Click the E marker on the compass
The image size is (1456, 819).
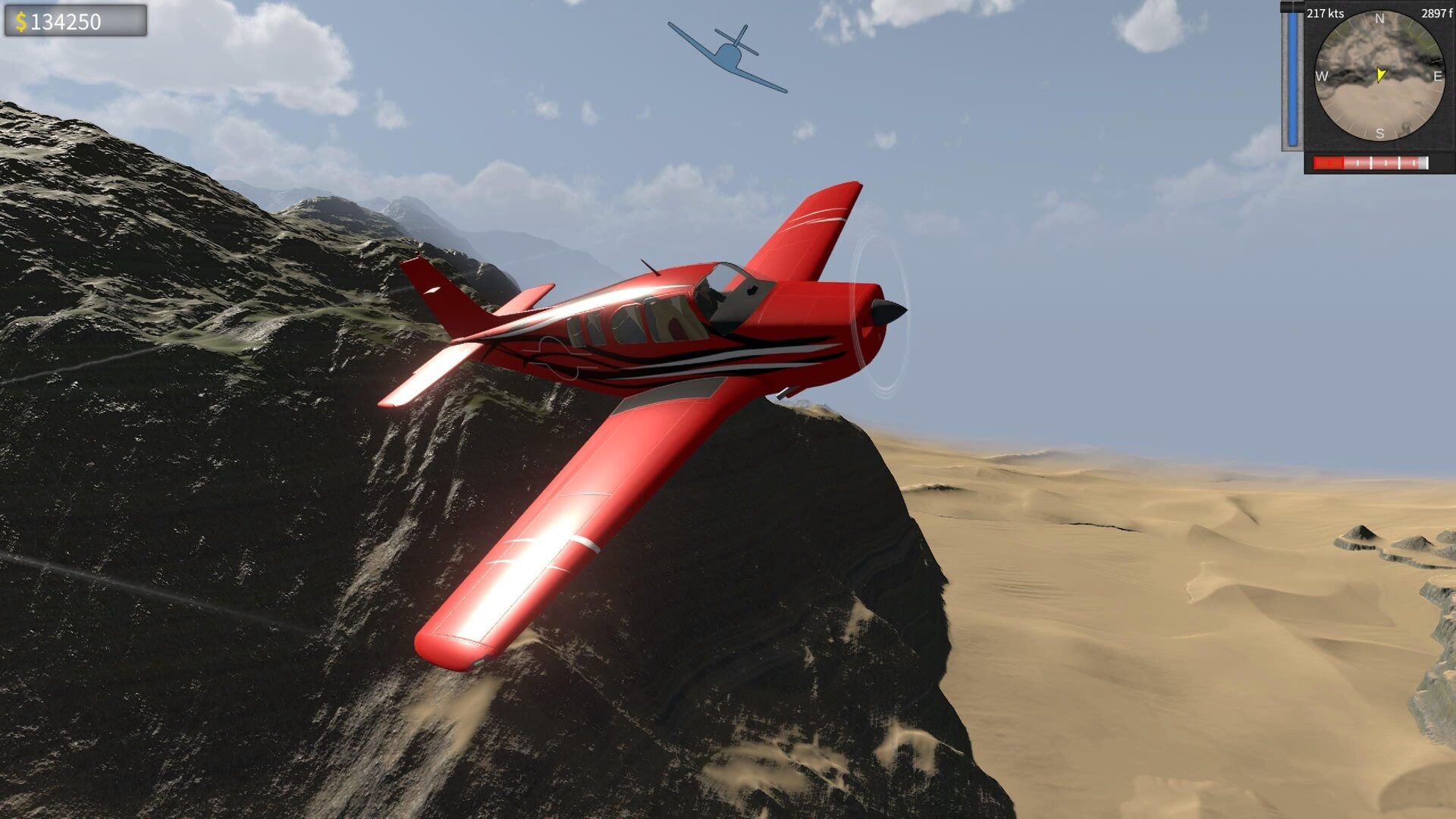point(1437,75)
